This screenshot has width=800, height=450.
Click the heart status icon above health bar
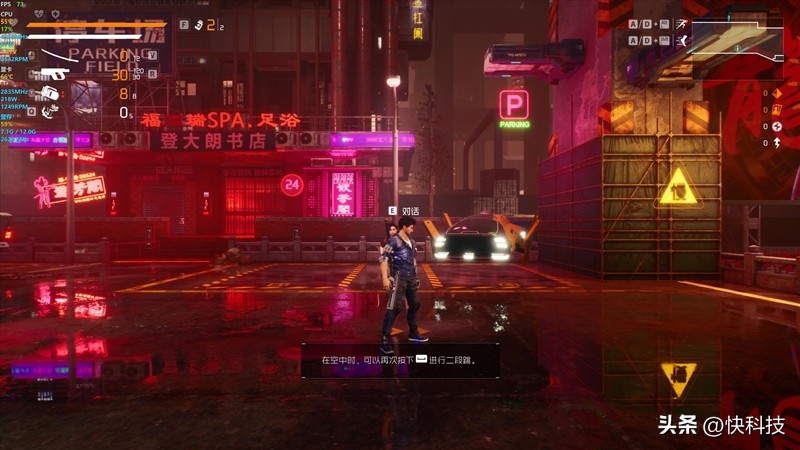tap(37, 14)
